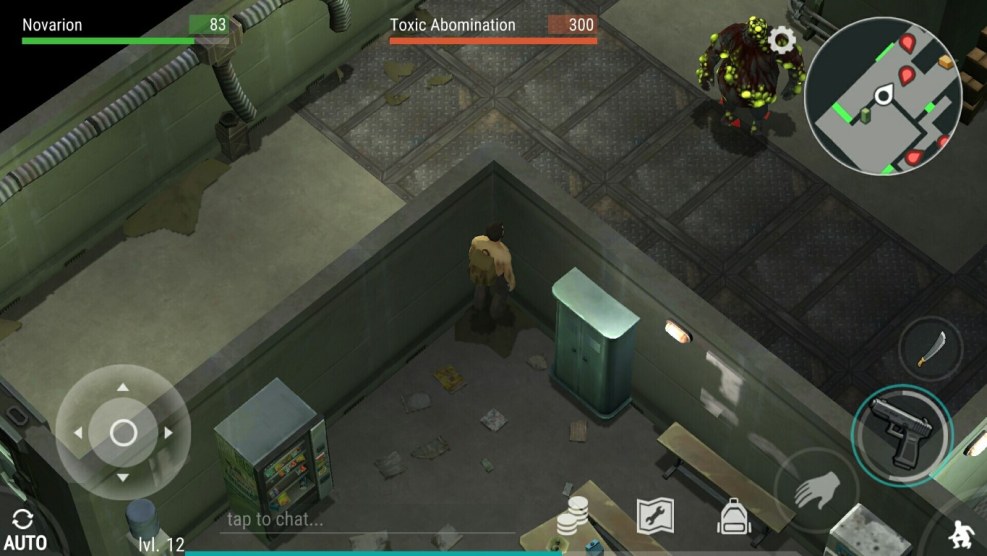The height and width of the screenshot is (556, 987).
Task: Open the coins stack shop icon
Action: [572, 516]
